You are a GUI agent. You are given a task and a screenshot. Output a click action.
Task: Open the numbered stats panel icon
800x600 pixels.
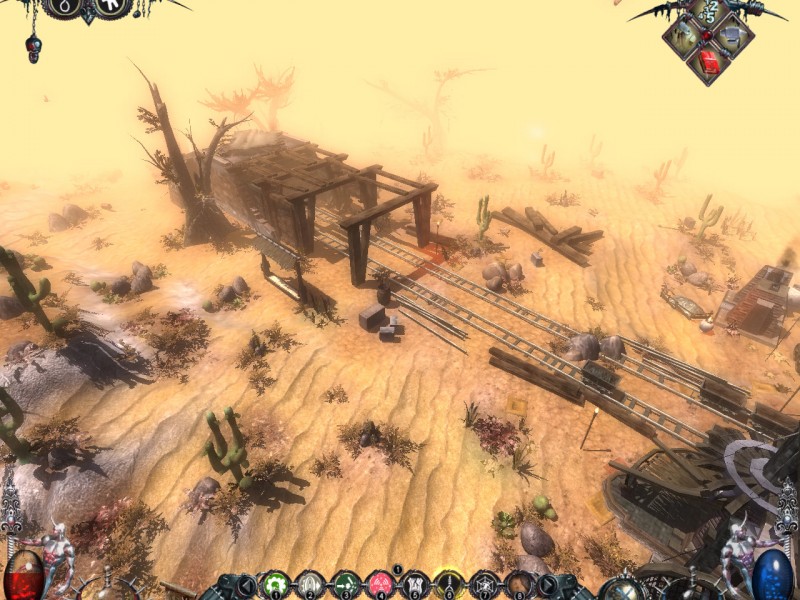pos(711,14)
